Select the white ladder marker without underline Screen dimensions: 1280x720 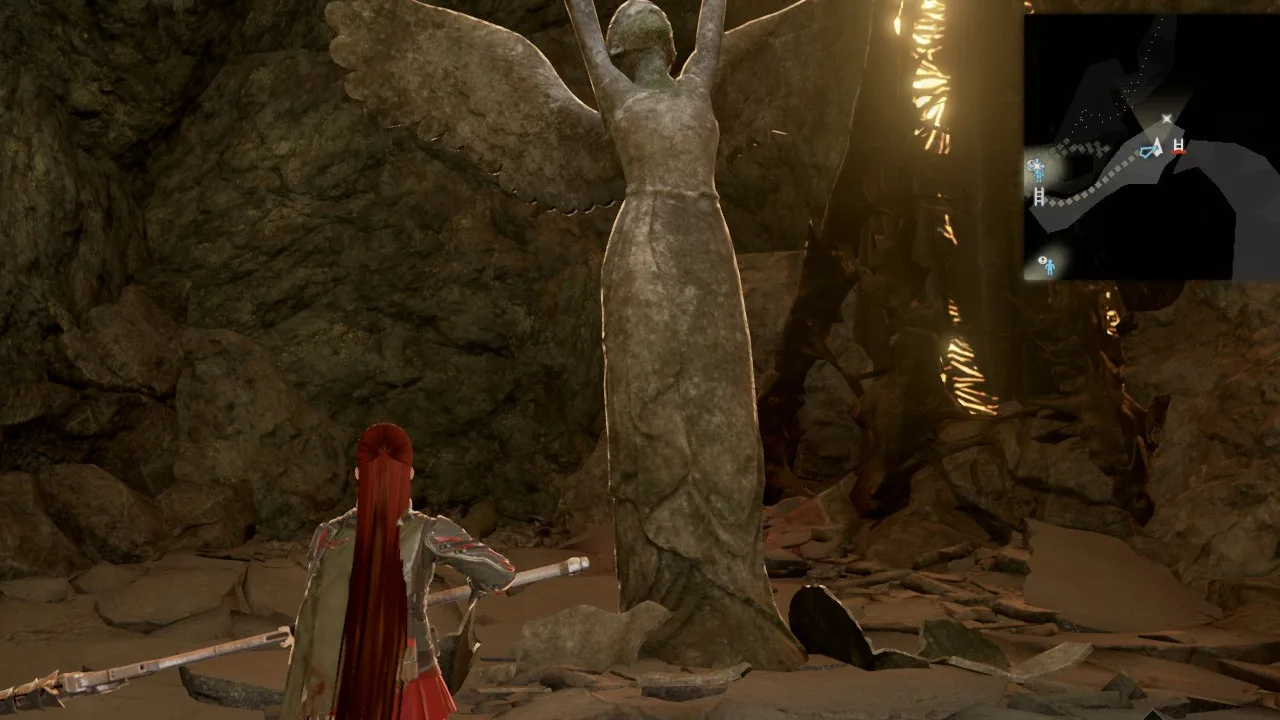point(1040,196)
